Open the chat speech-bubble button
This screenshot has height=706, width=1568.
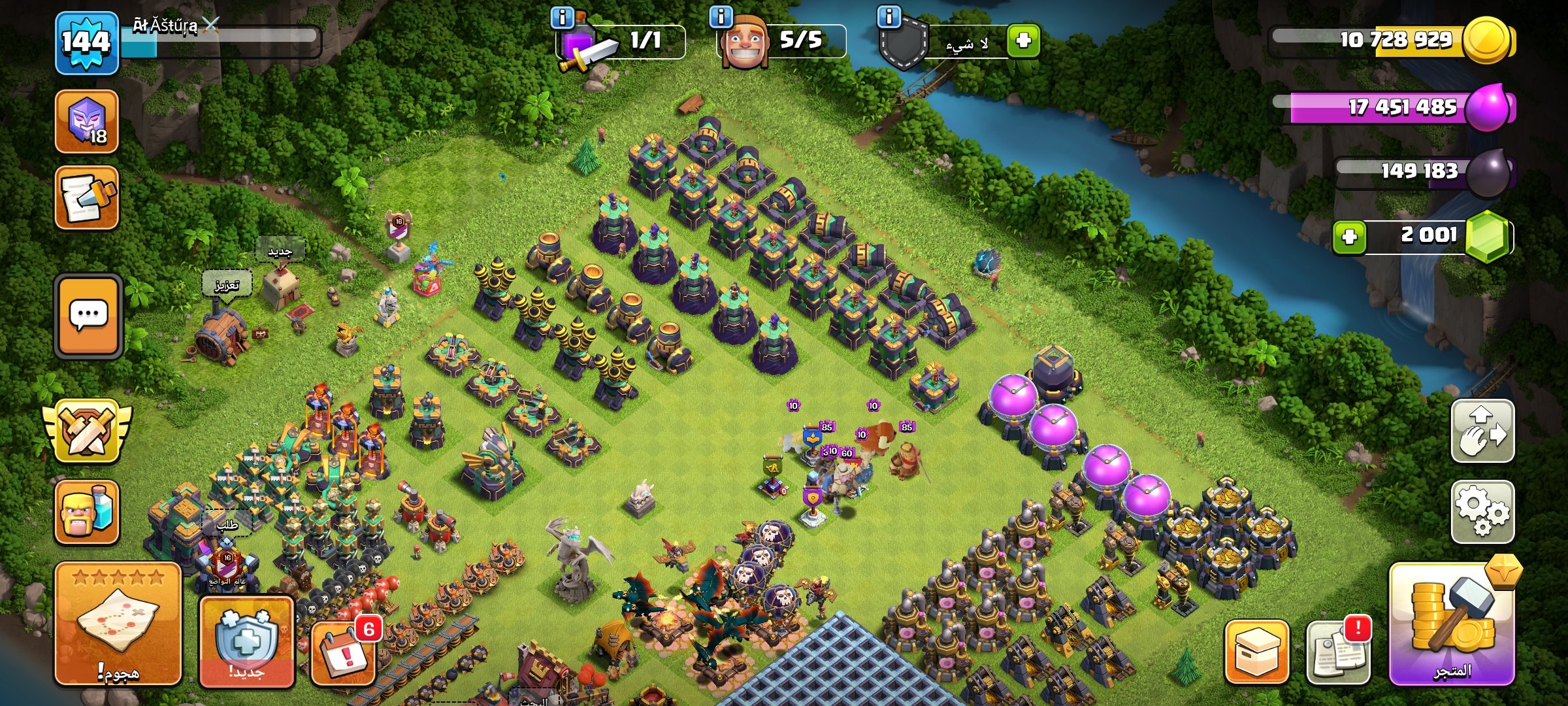88,316
